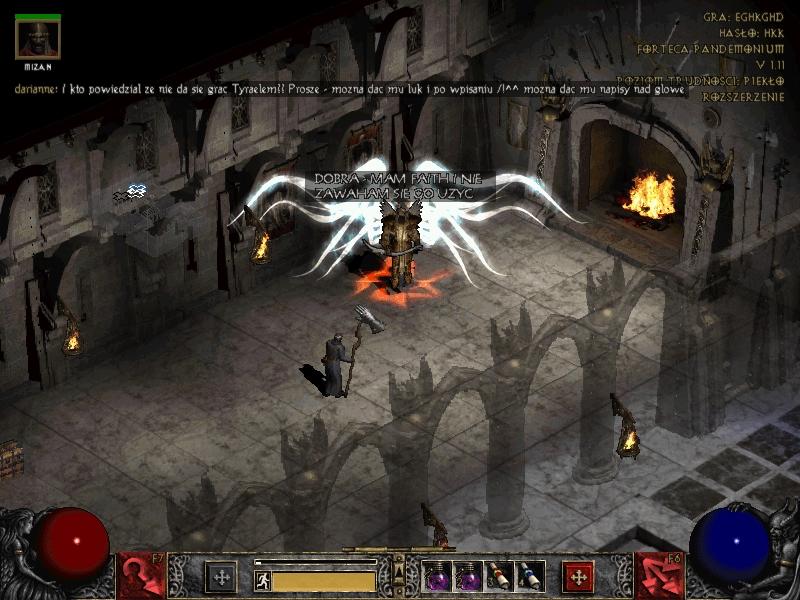
Task: Toggle the run/walk button
Action: pos(263,581)
